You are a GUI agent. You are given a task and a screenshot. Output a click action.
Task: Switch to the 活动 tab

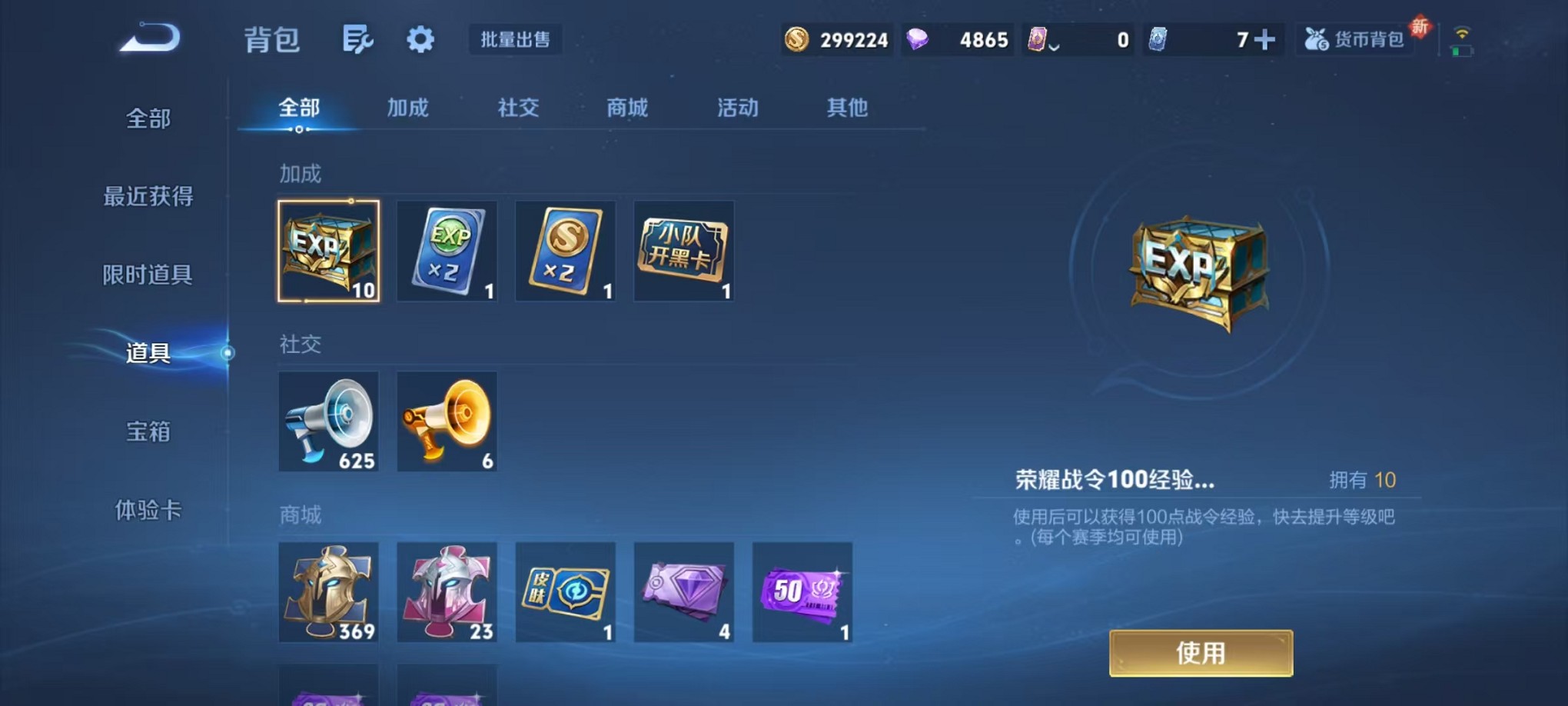pos(735,108)
